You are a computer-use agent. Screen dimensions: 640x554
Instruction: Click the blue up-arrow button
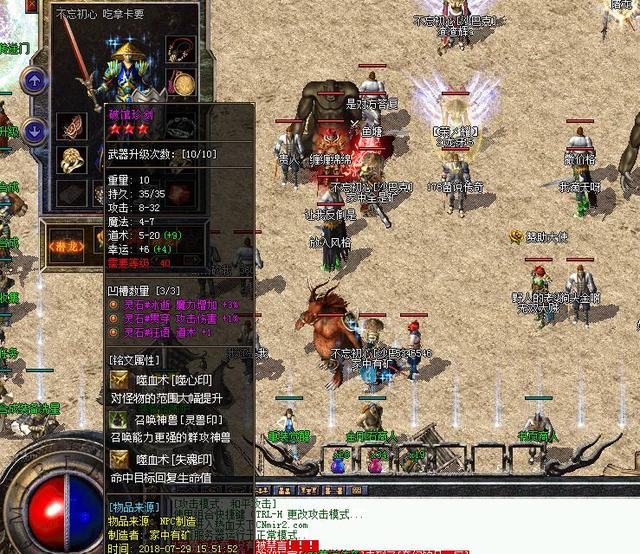pos(34,80)
